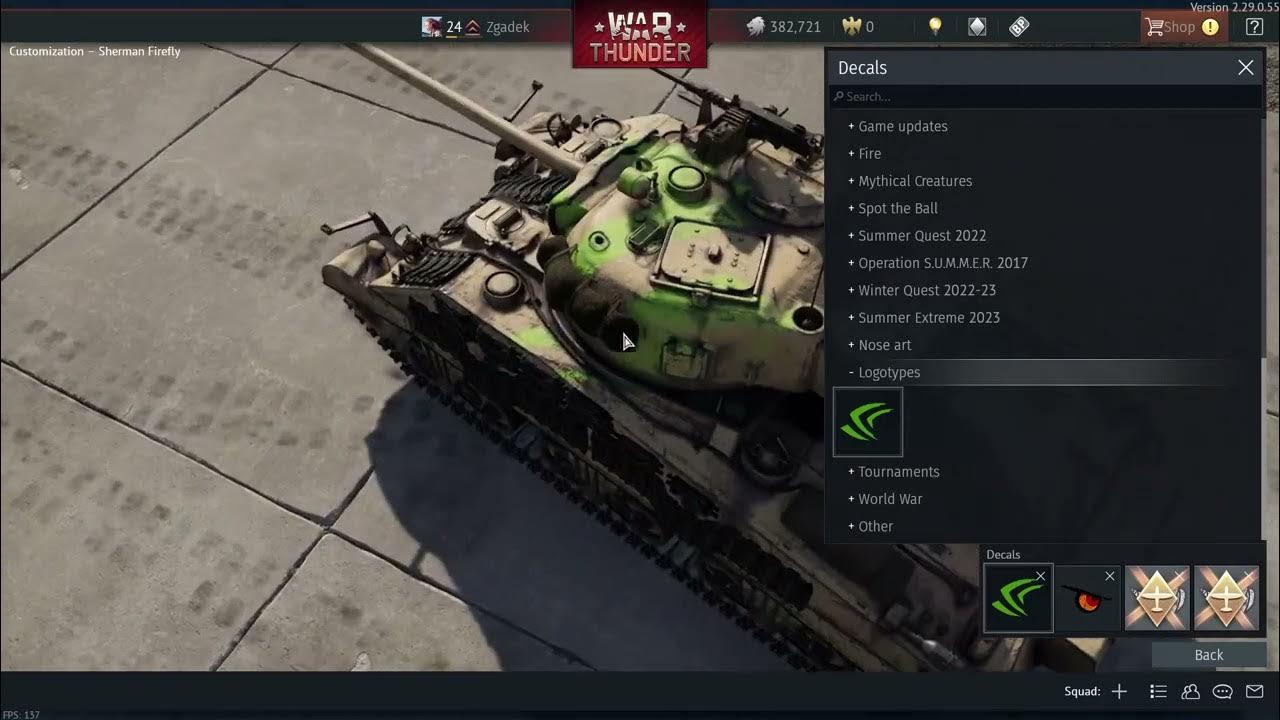Click the friends list icon near Squad

(x=1190, y=691)
